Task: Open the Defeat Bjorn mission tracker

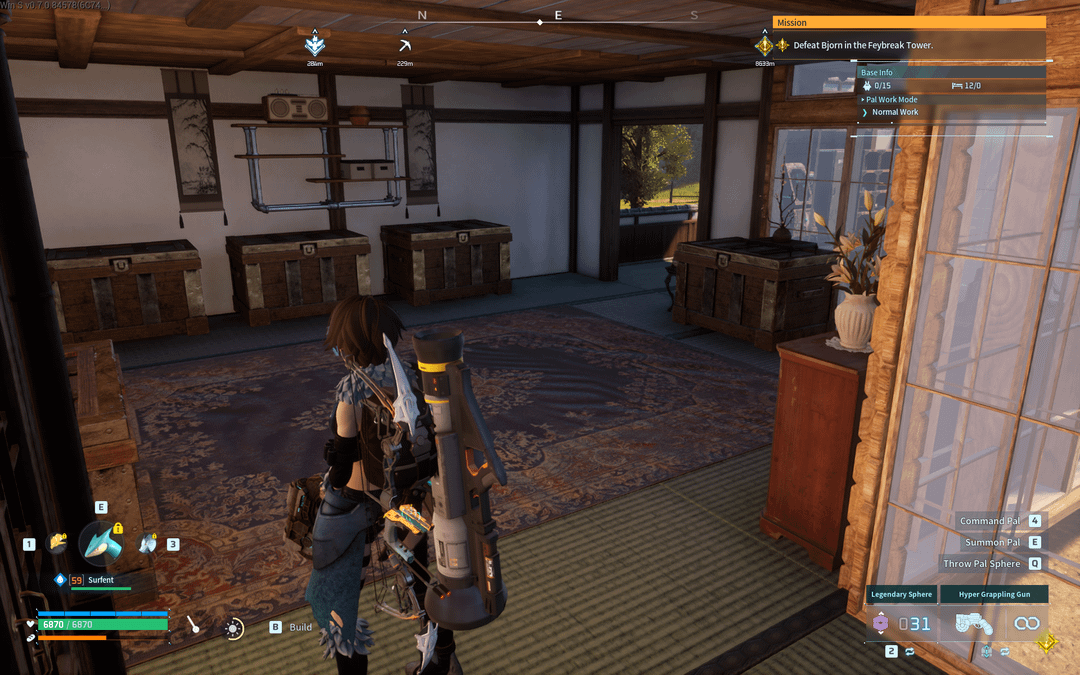Action: point(863,45)
